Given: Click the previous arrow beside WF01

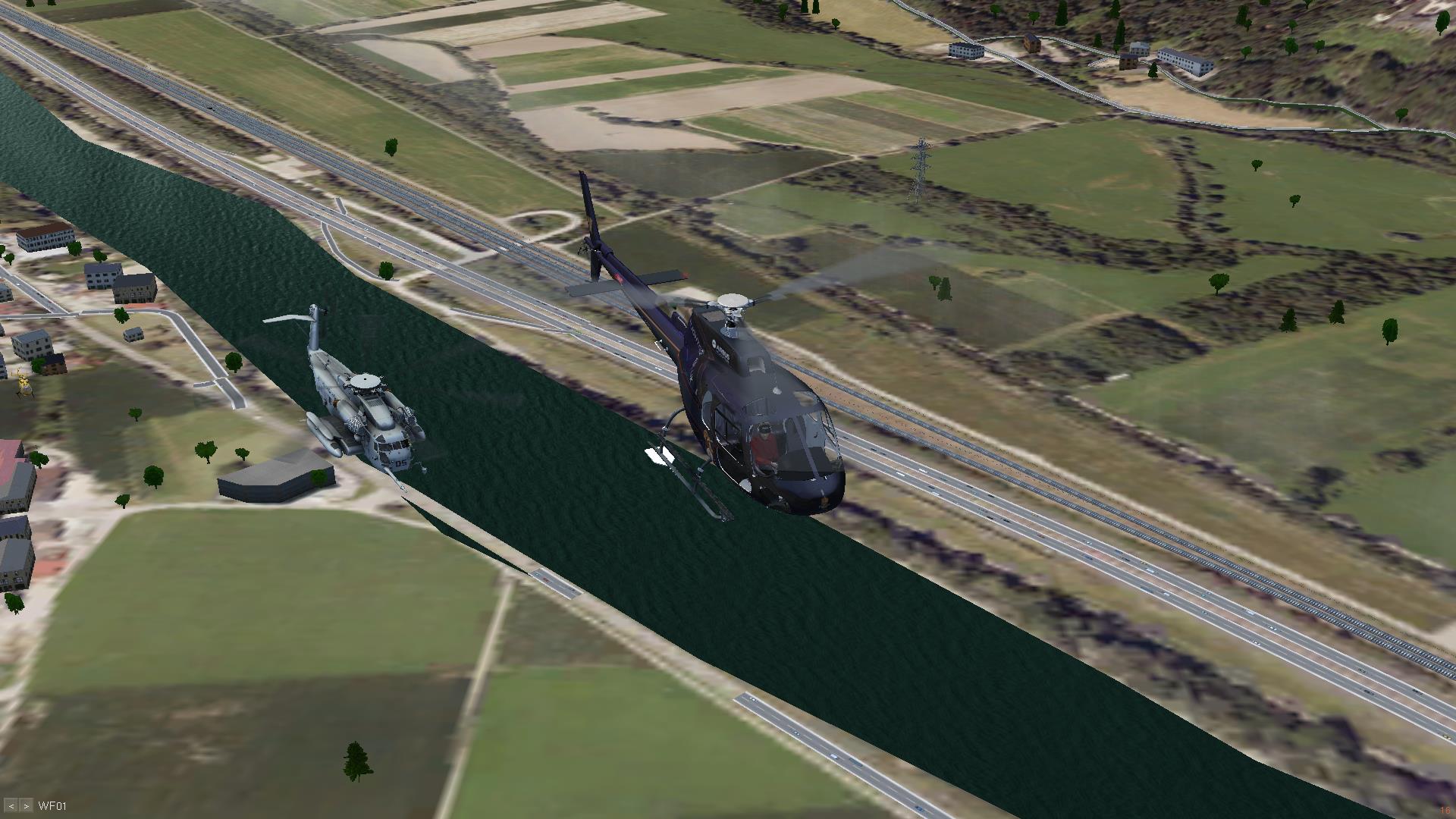Looking at the screenshot, I should point(11,805).
